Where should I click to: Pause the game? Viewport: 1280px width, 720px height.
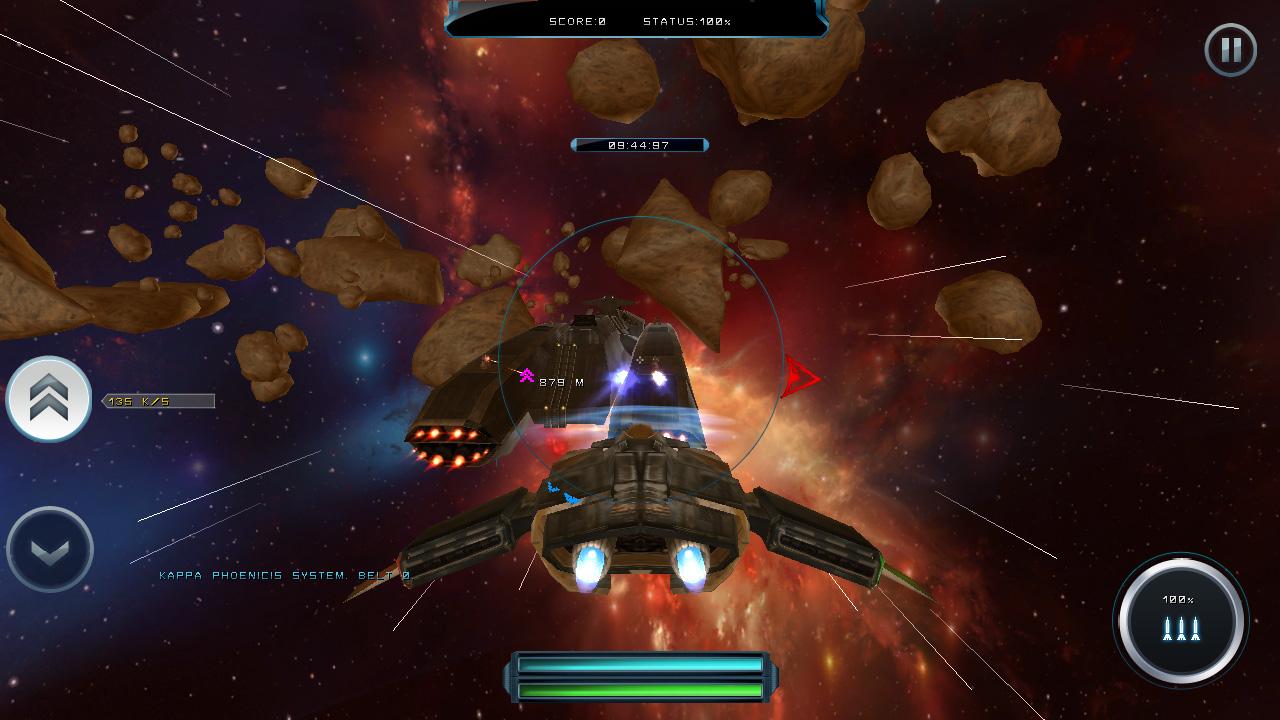pos(1230,49)
